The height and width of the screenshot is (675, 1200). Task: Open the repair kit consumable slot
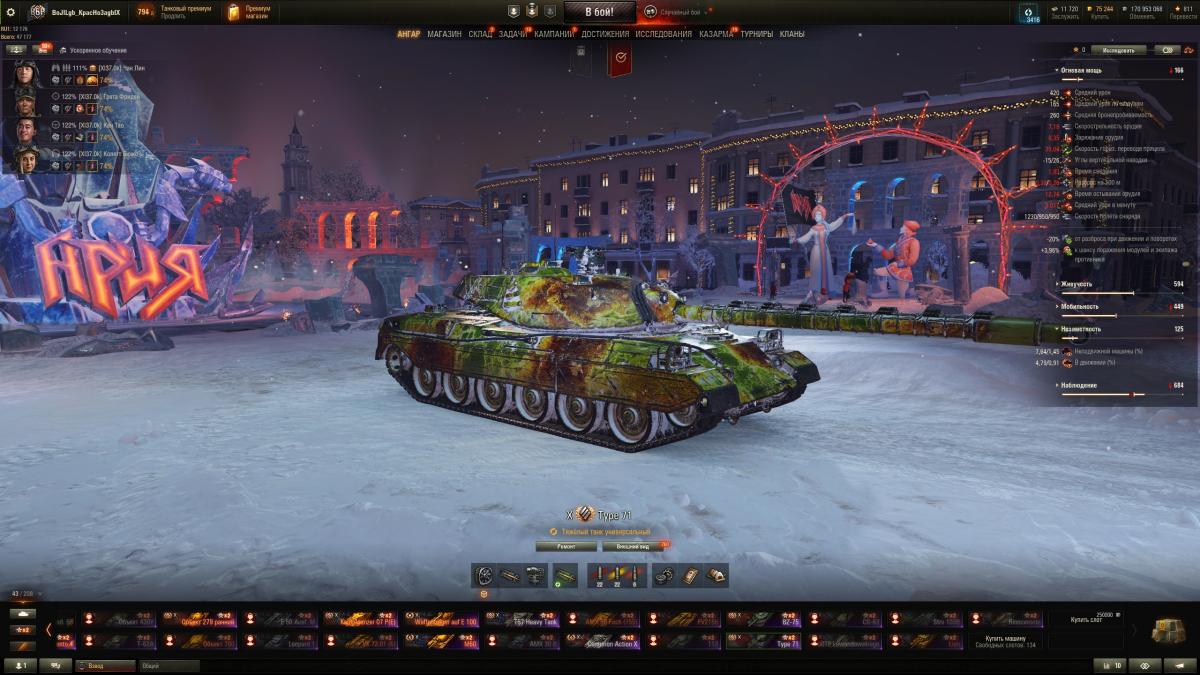pos(664,575)
